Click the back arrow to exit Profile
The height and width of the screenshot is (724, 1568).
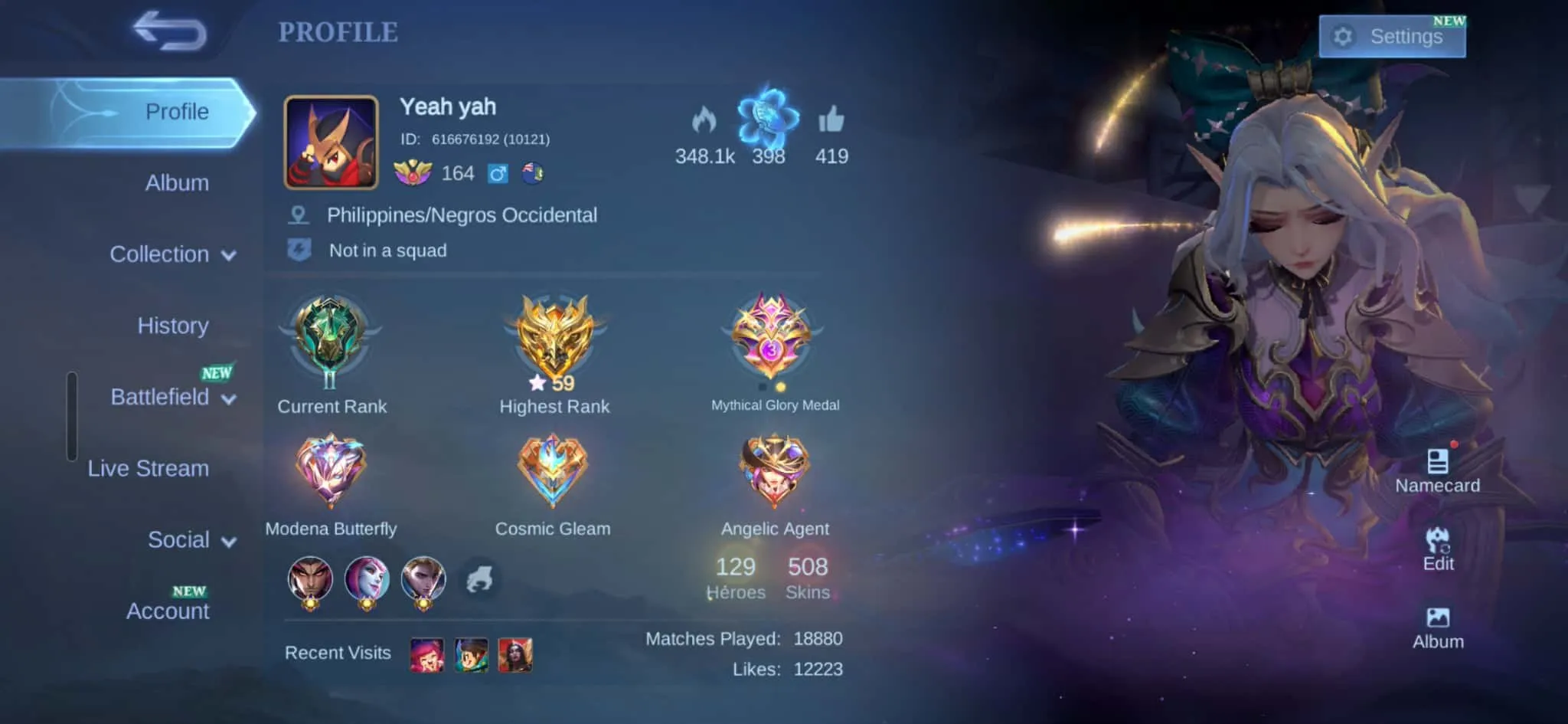tap(170, 31)
